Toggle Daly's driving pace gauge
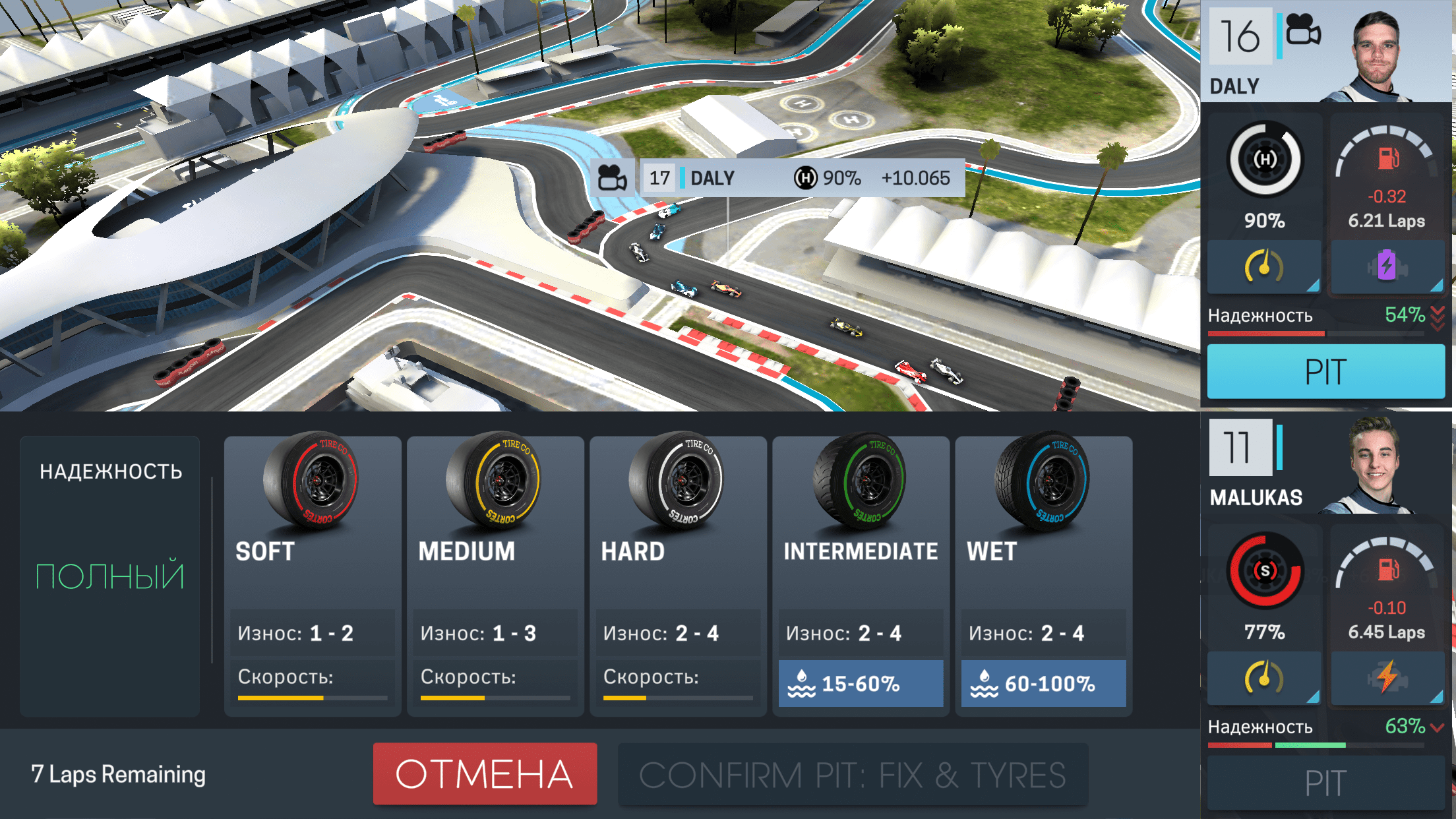The image size is (1456, 819). (x=1263, y=267)
